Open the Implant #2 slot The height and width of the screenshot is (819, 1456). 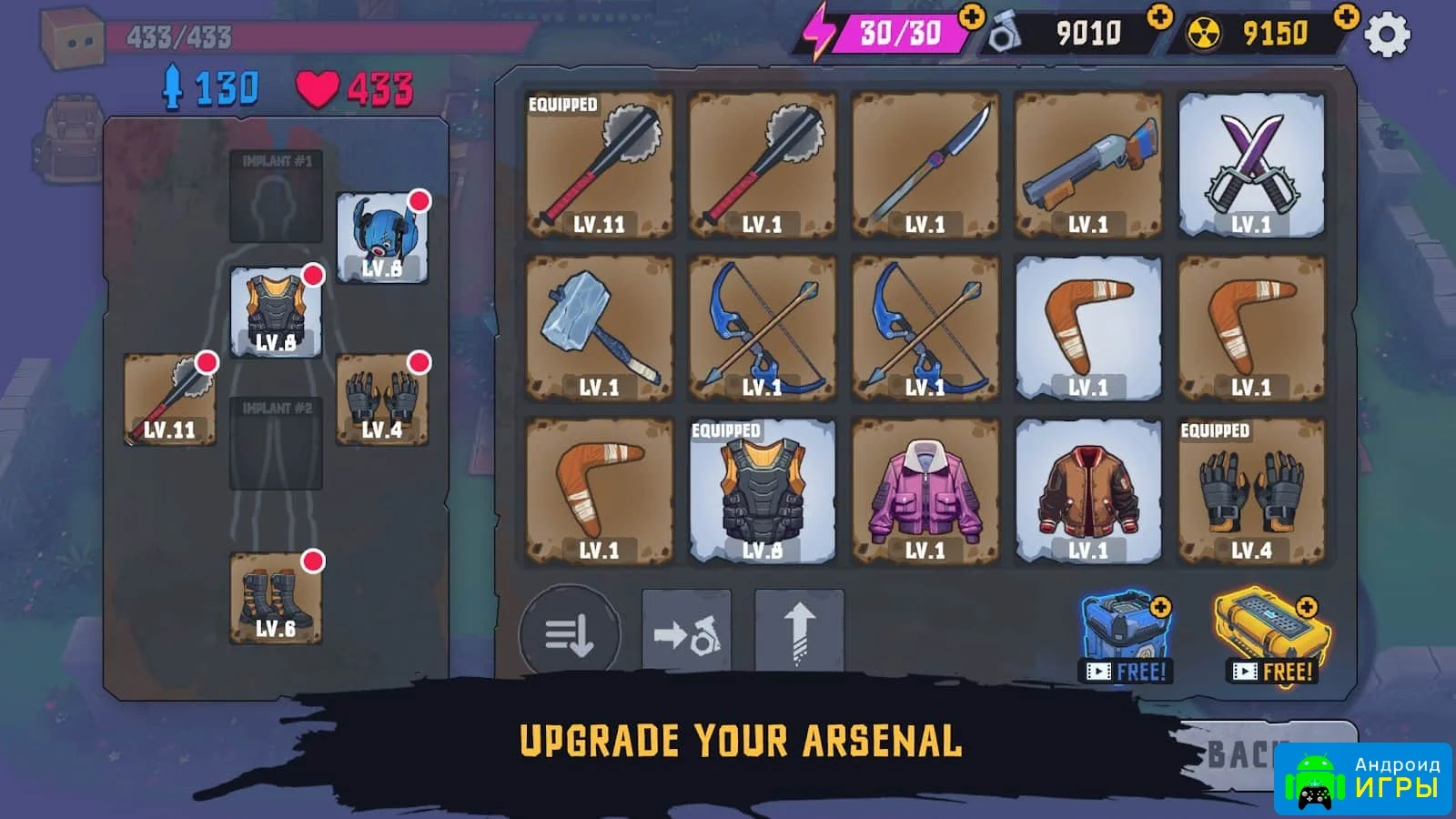coord(276,444)
